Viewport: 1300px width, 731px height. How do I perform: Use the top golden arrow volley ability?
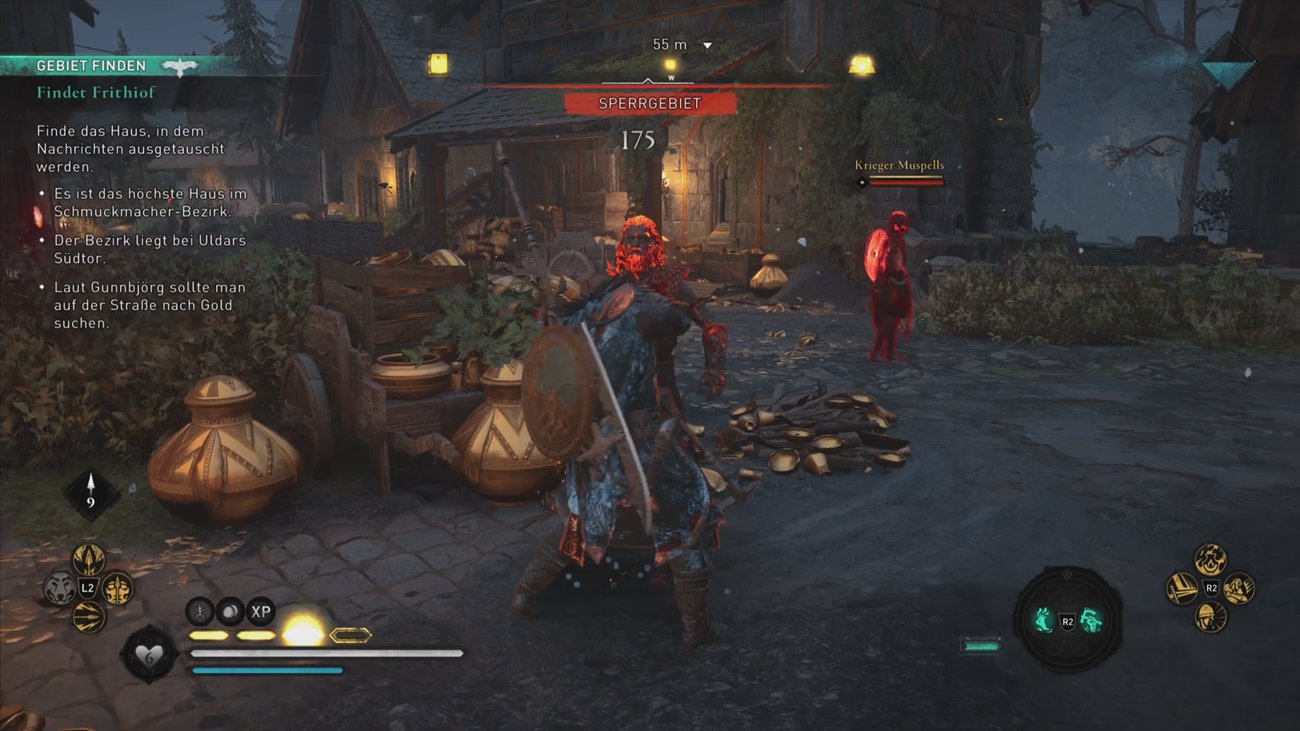pyautogui.click(x=89, y=560)
